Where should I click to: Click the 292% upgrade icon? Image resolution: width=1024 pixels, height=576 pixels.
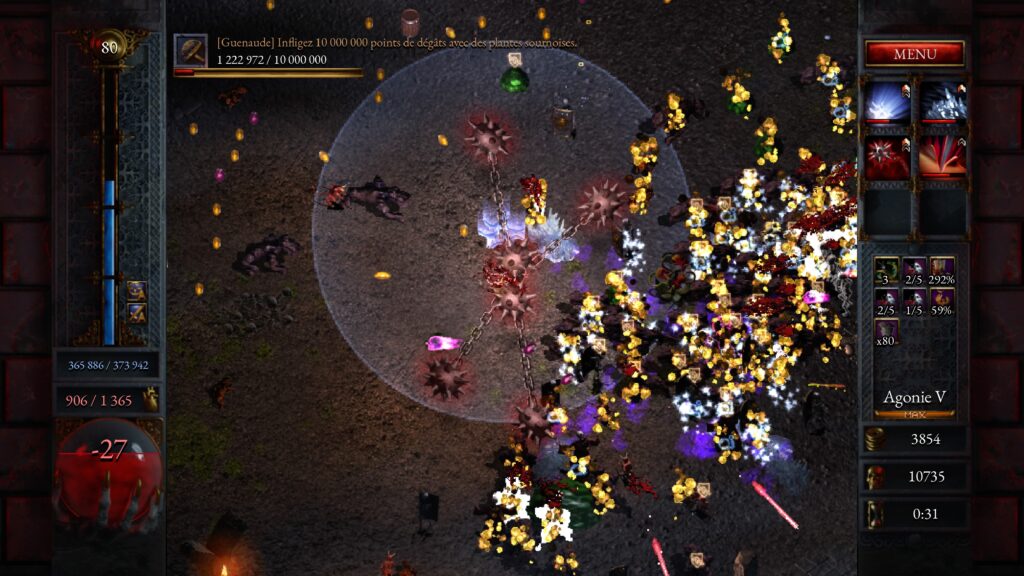(942, 271)
